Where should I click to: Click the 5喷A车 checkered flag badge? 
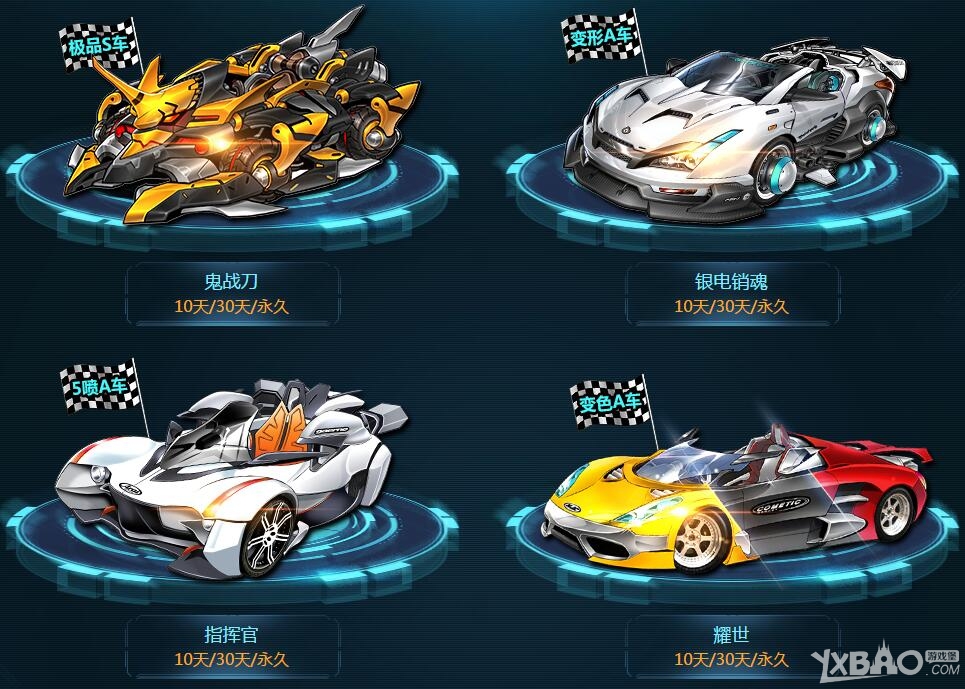click(96, 388)
